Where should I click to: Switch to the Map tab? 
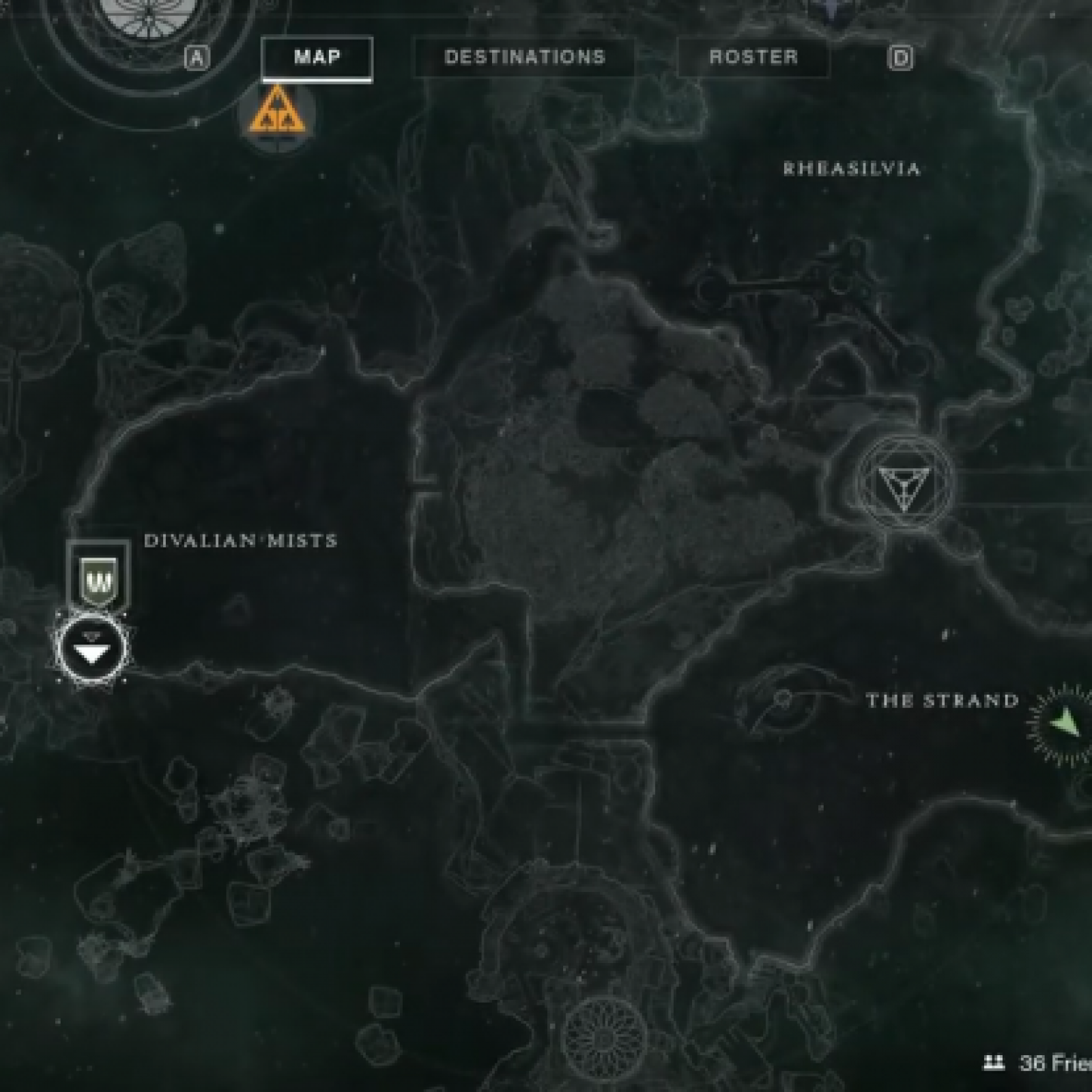pyautogui.click(x=317, y=57)
